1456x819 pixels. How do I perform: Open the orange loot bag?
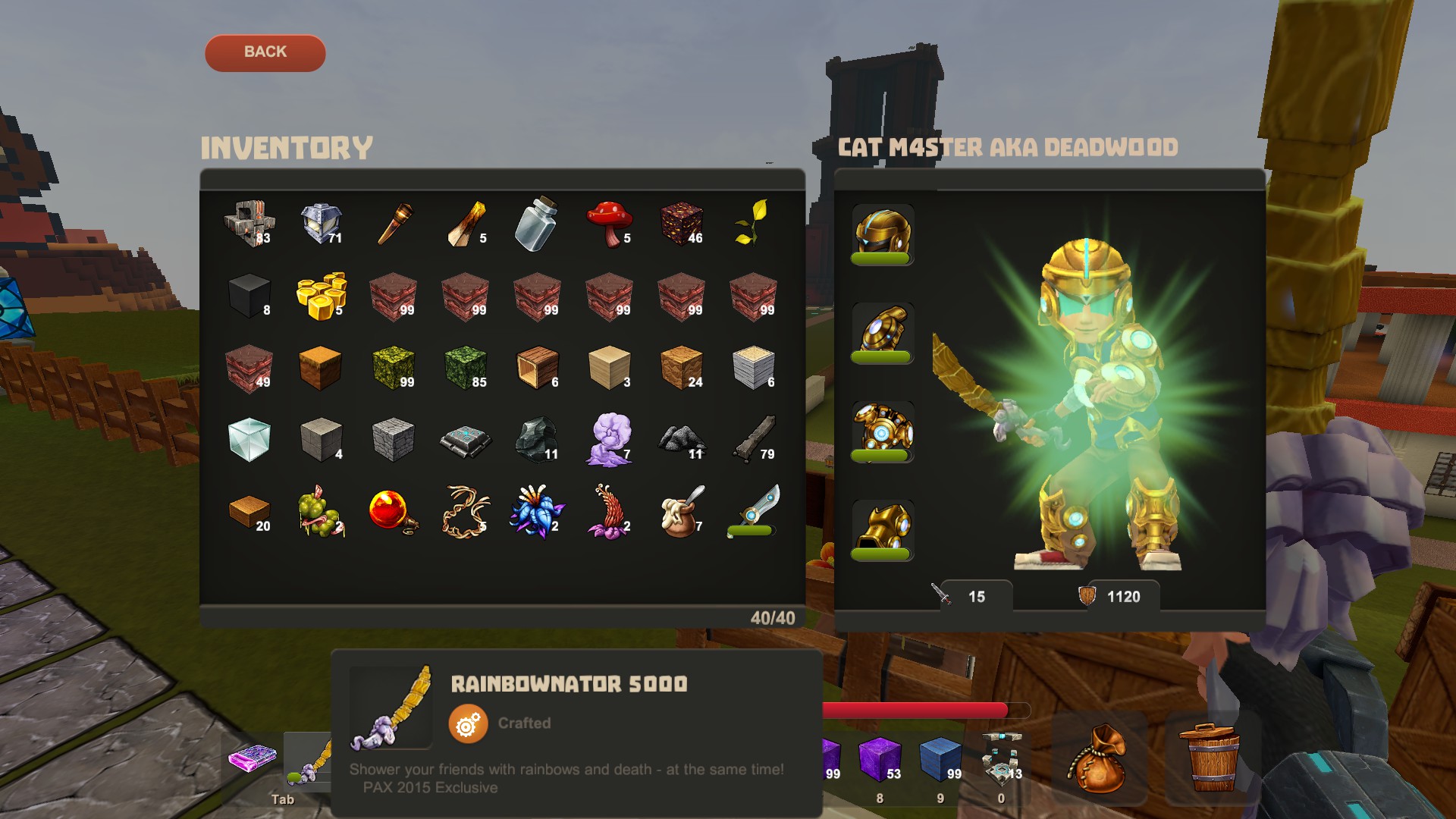click(1098, 758)
